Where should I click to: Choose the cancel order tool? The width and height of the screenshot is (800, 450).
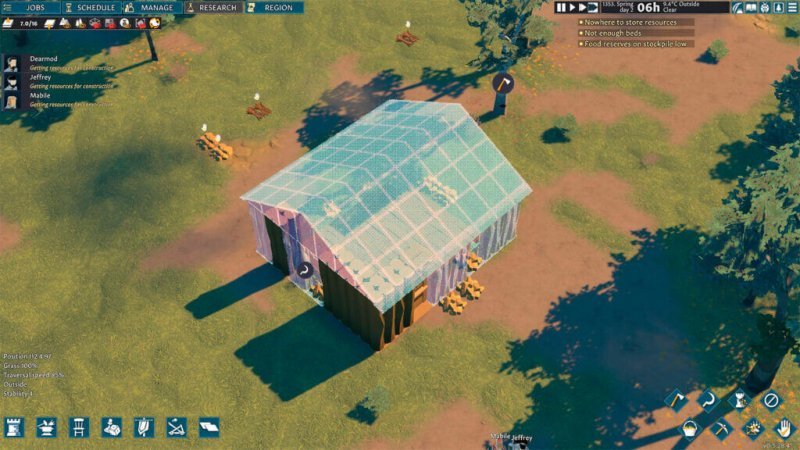769,400
